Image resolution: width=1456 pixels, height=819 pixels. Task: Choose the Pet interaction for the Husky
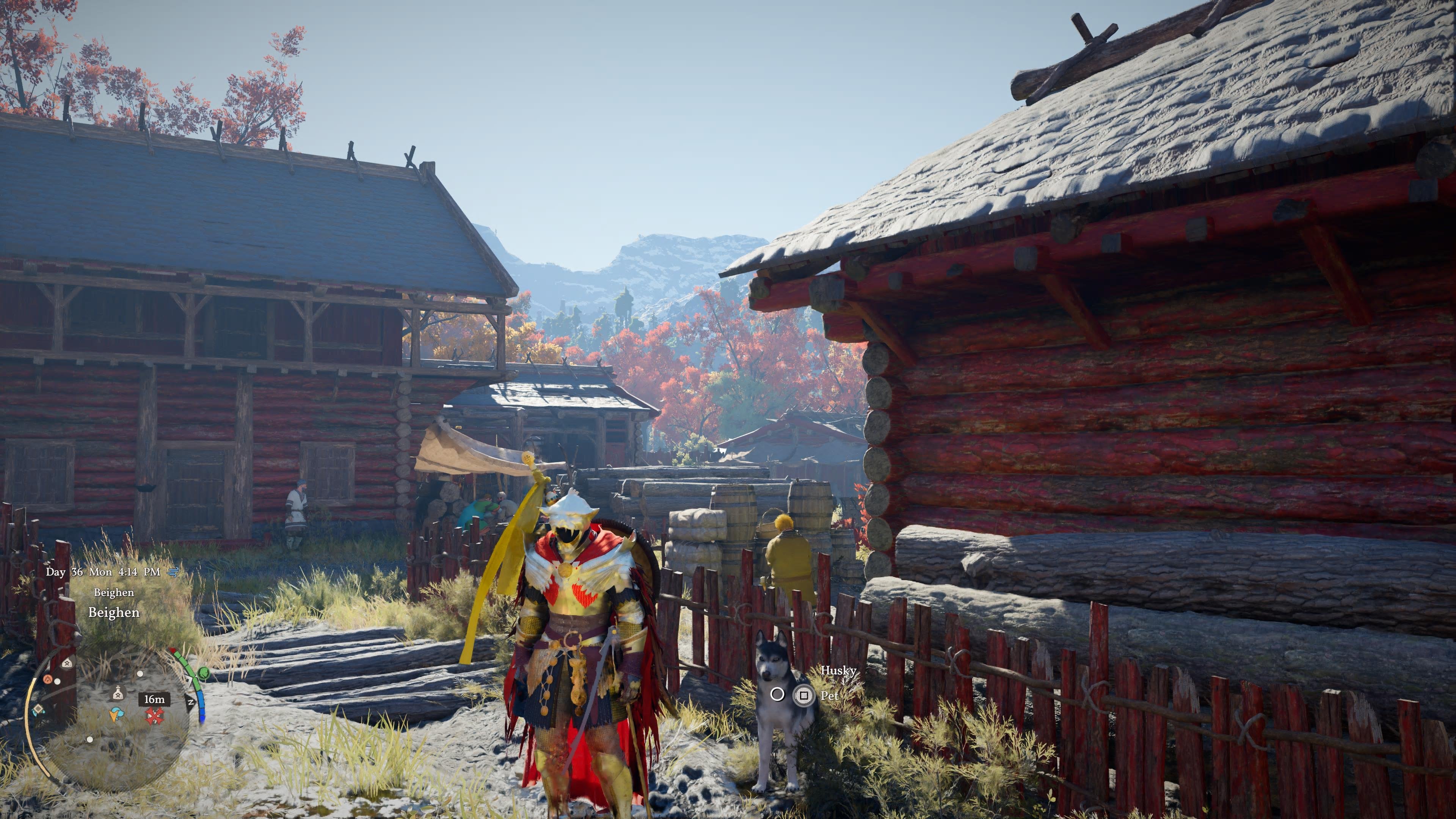pyautogui.click(x=803, y=695)
